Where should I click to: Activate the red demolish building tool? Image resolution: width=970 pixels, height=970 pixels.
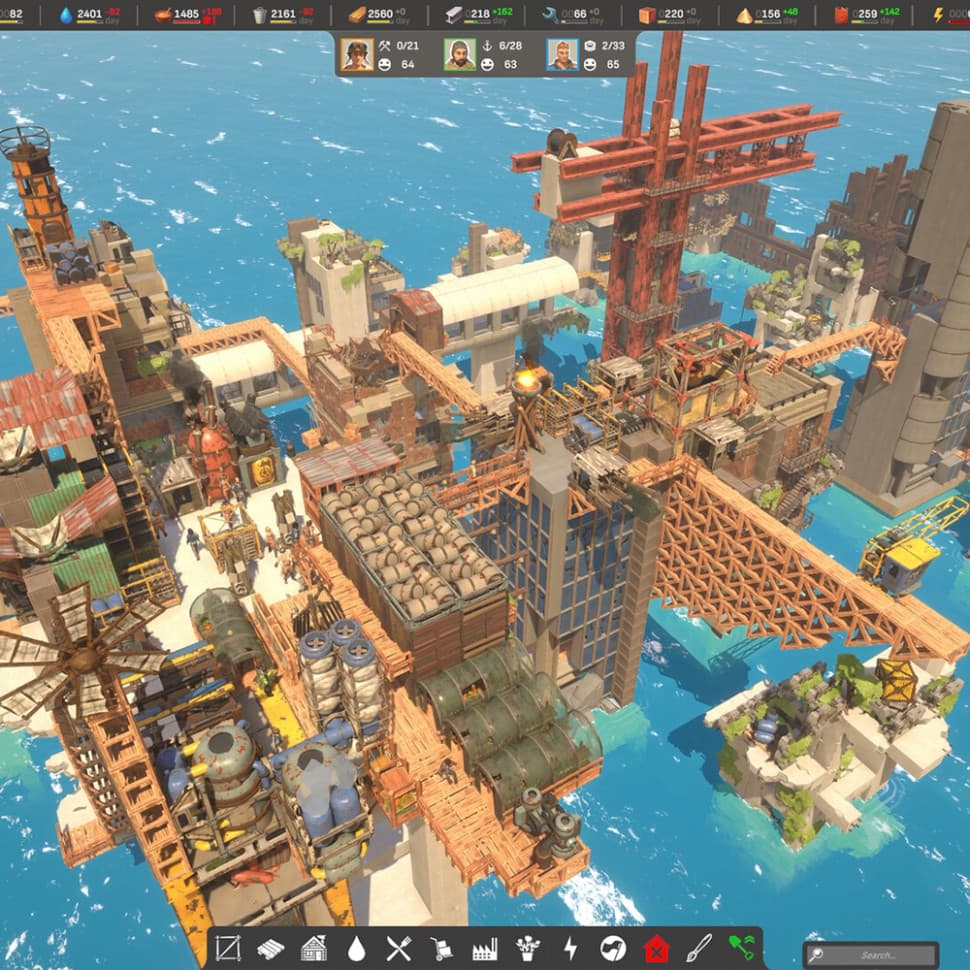click(x=656, y=948)
